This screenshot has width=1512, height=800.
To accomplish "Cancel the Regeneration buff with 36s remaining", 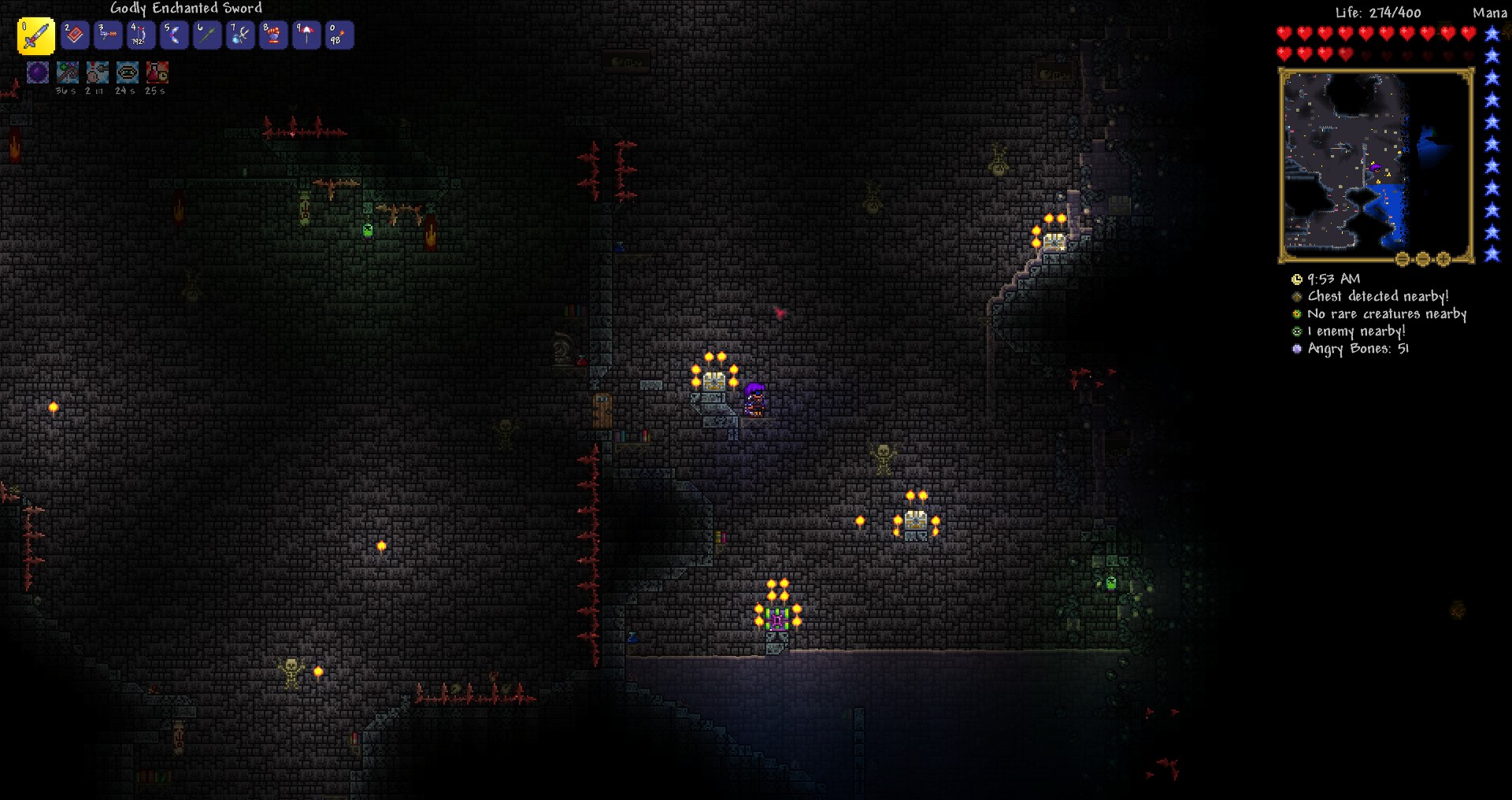I will (x=69, y=72).
